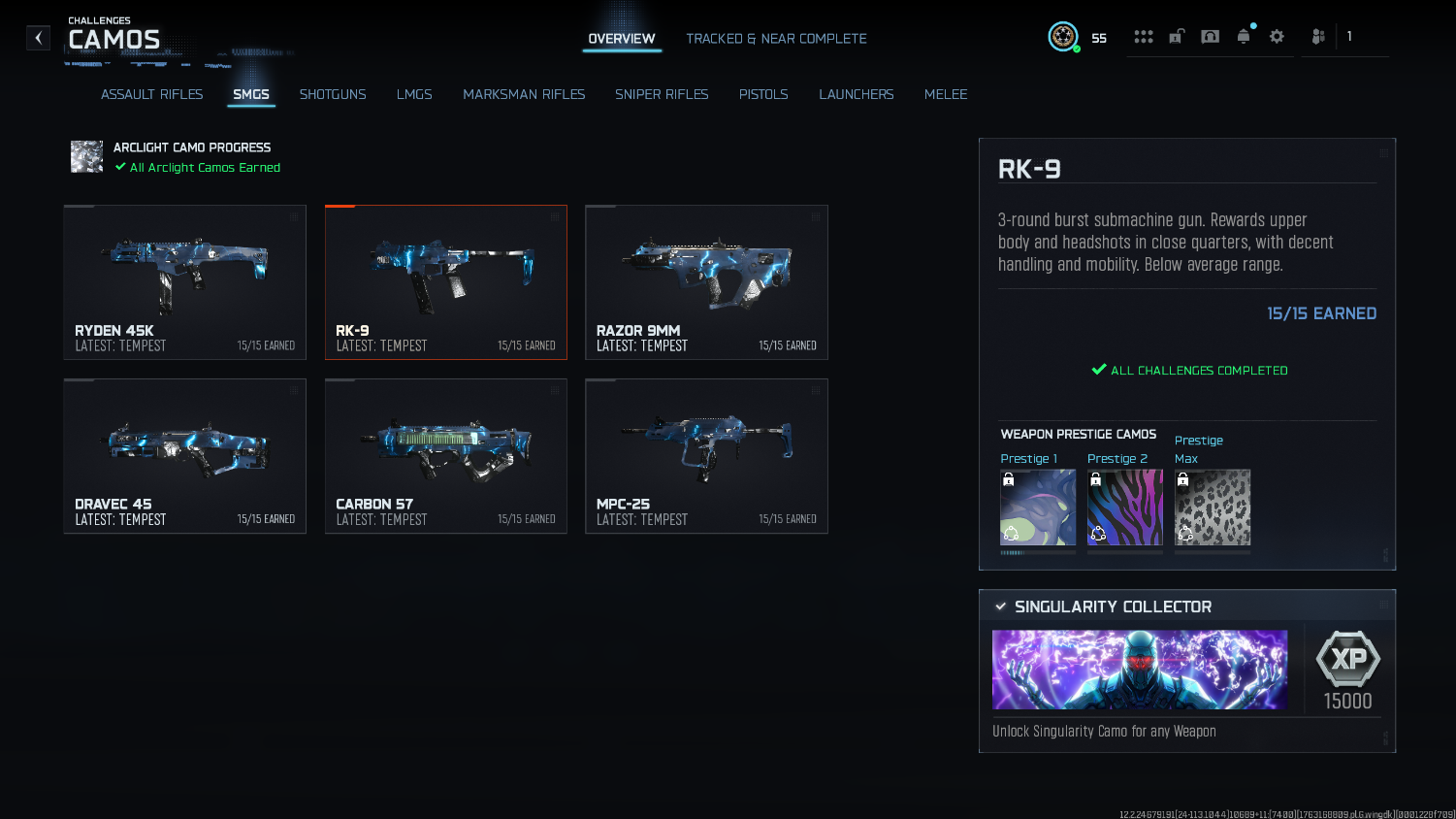Click the All Challenges Completed checkmark
1456x819 pixels.
[x=1099, y=369]
